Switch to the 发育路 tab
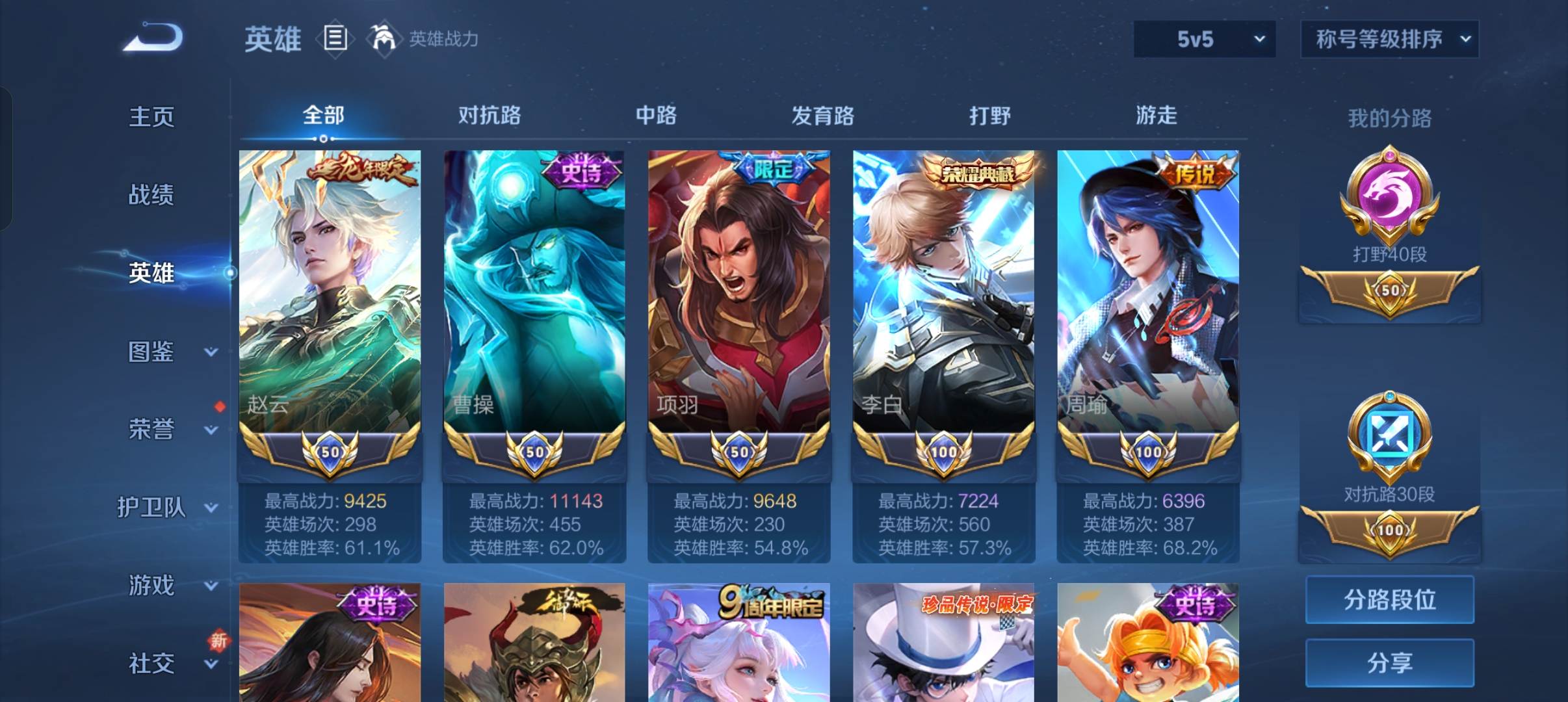Viewport: 1568px width, 702px height. (822, 116)
